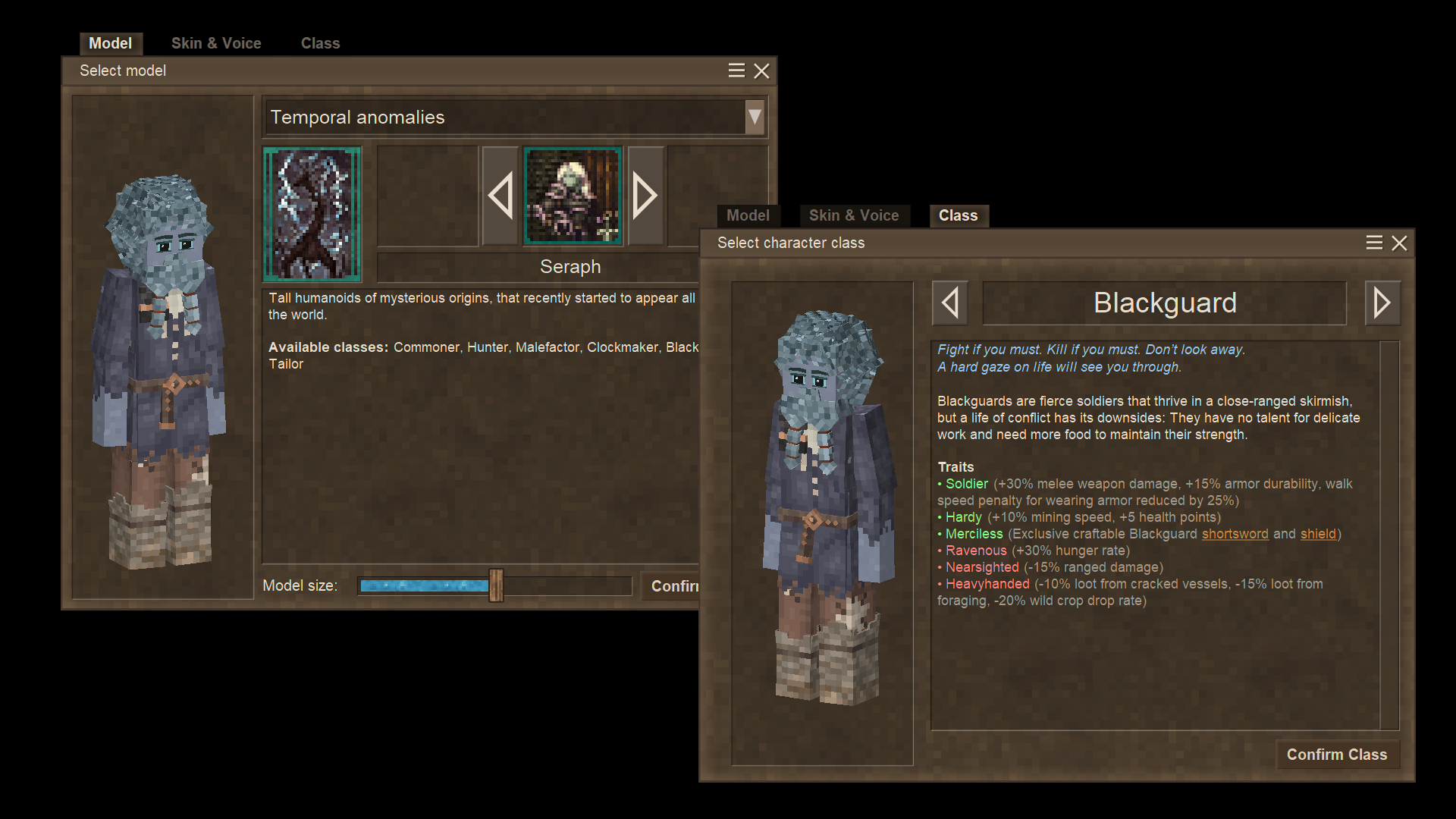
Task: Switch to Model tab in Select model window
Action: 110,43
